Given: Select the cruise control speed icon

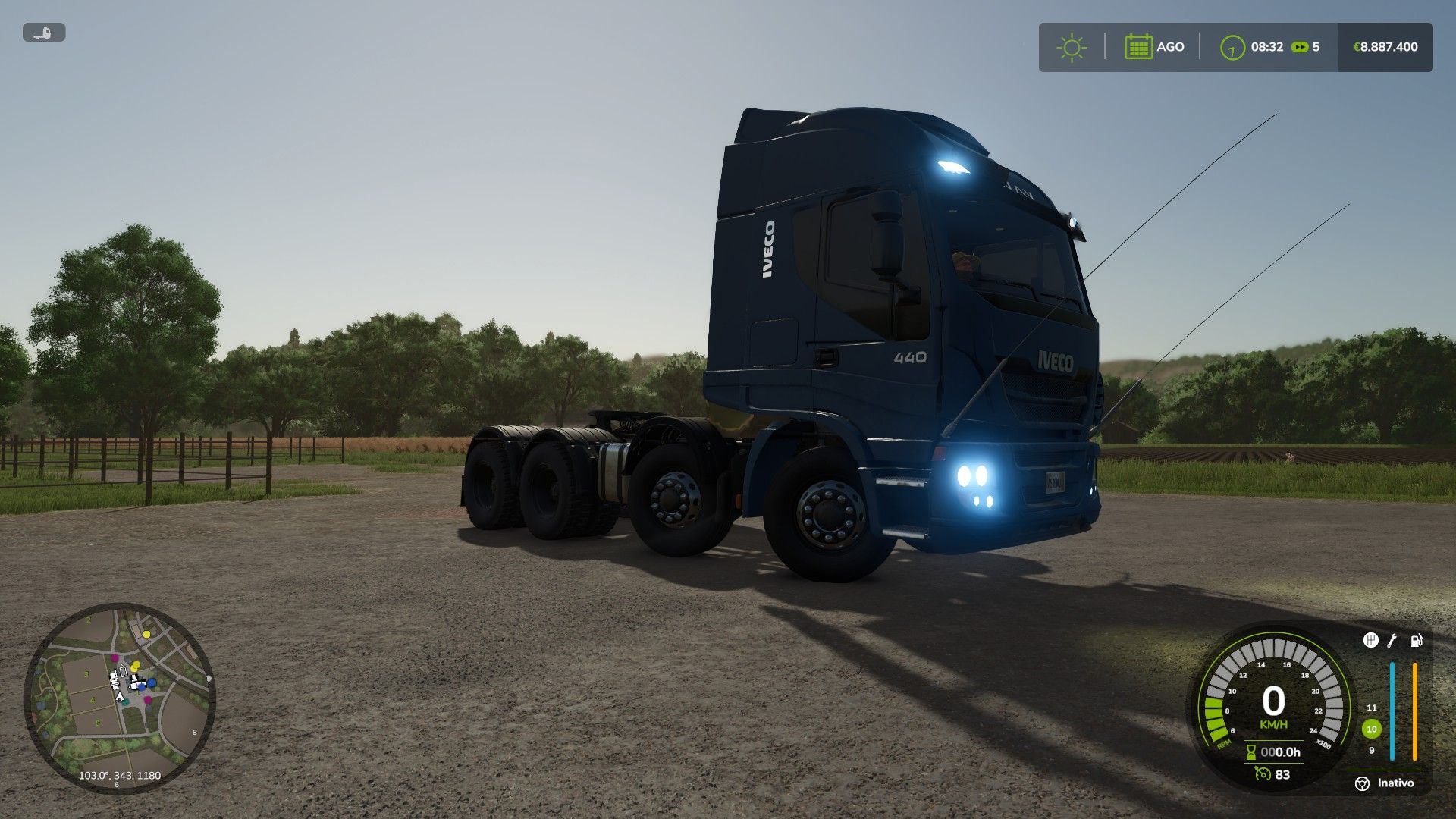Looking at the screenshot, I should pos(1263,774).
